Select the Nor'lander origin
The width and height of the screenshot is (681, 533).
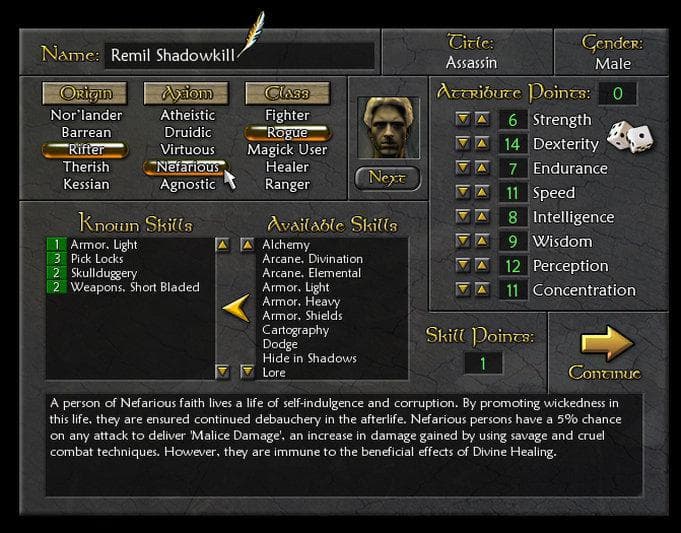(87, 115)
